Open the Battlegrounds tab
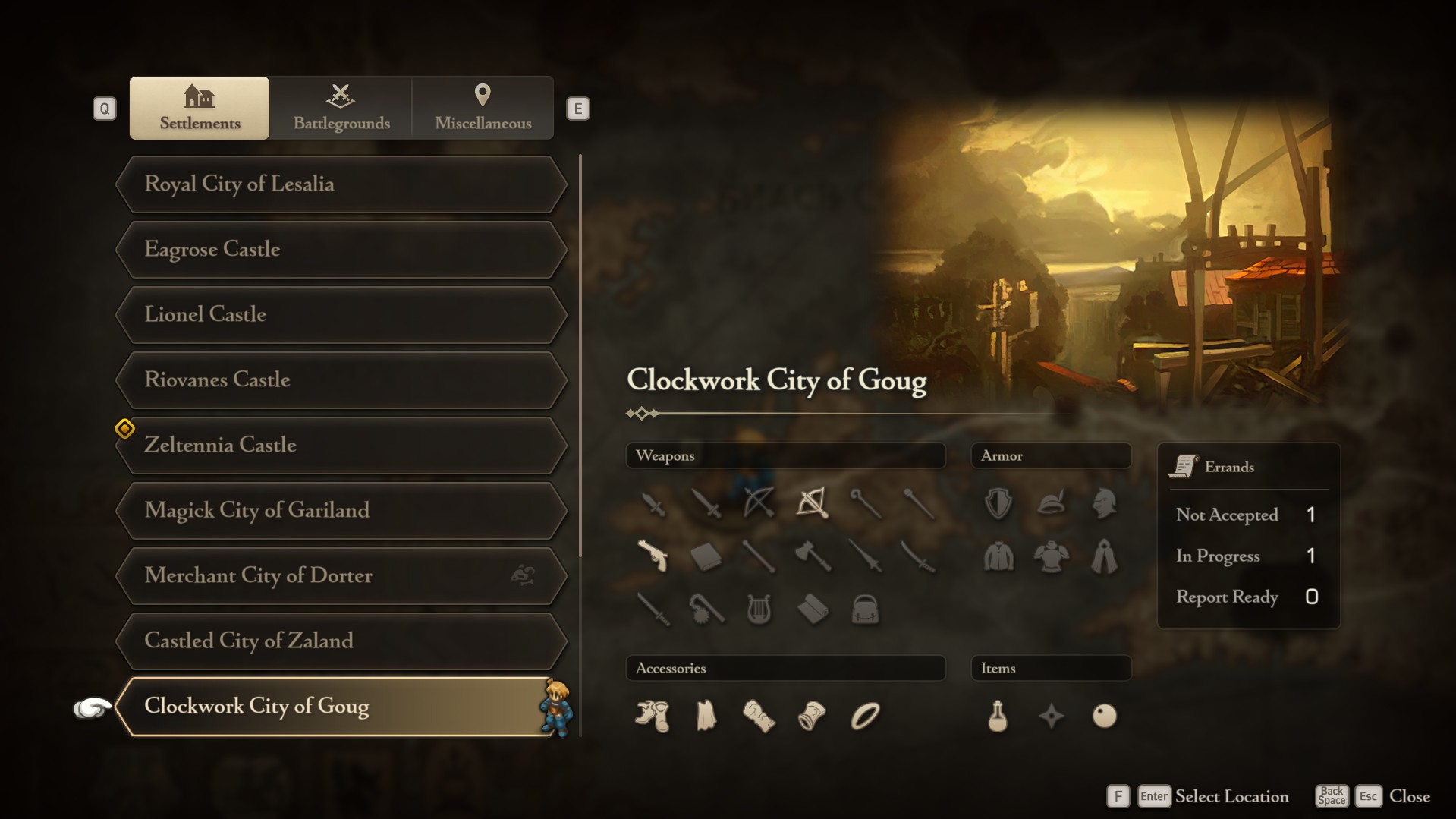Image resolution: width=1456 pixels, height=819 pixels. coord(341,109)
